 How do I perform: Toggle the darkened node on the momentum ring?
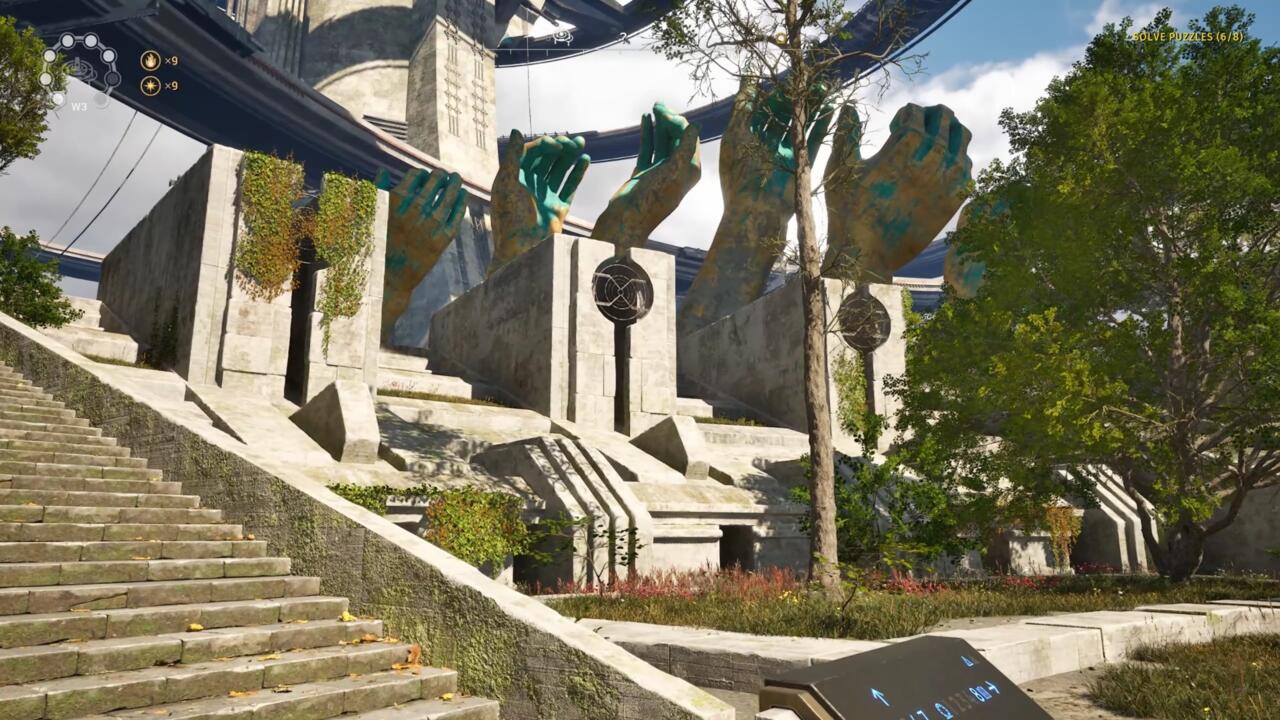click(111, 78)
